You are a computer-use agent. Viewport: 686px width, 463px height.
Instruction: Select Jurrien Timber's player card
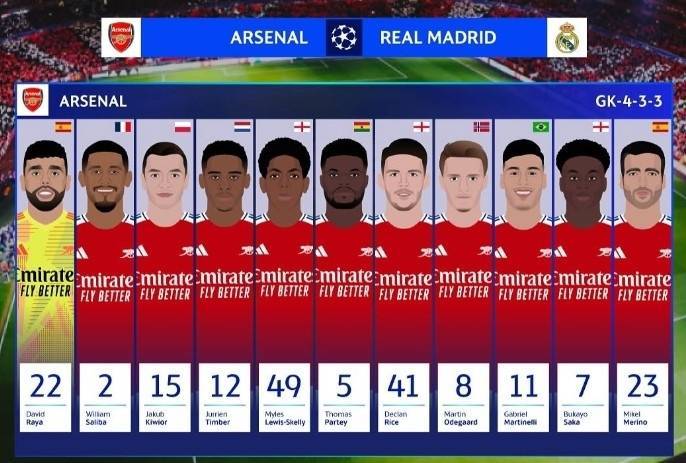225,275
